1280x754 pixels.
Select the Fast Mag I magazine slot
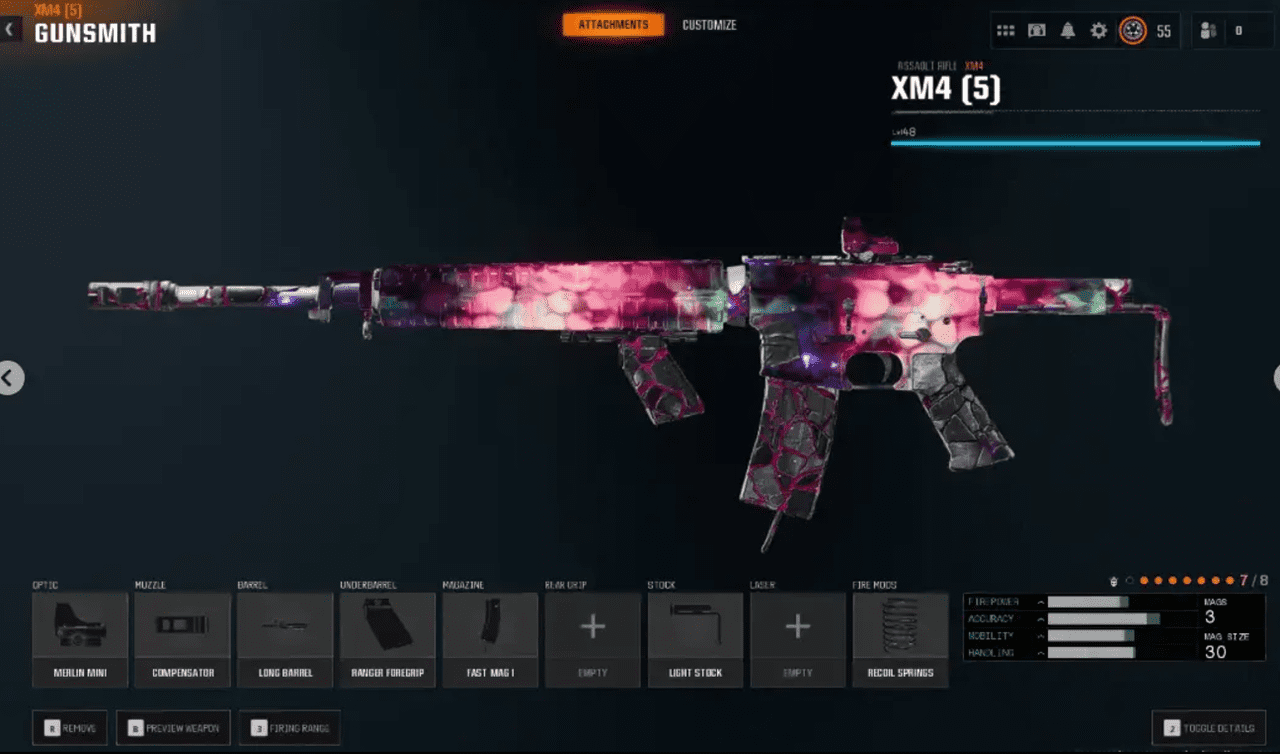coord(490,638)
